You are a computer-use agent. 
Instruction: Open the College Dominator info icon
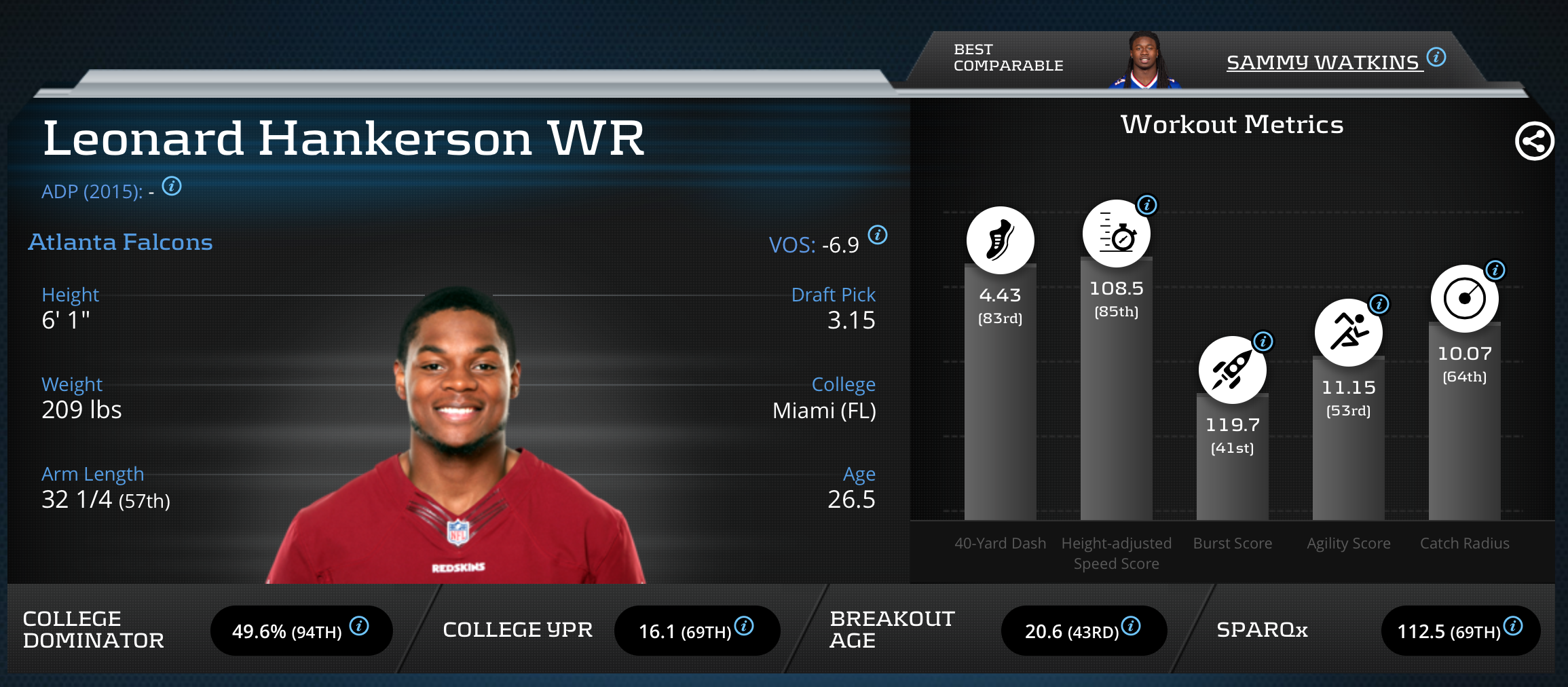tap(359, 625)
